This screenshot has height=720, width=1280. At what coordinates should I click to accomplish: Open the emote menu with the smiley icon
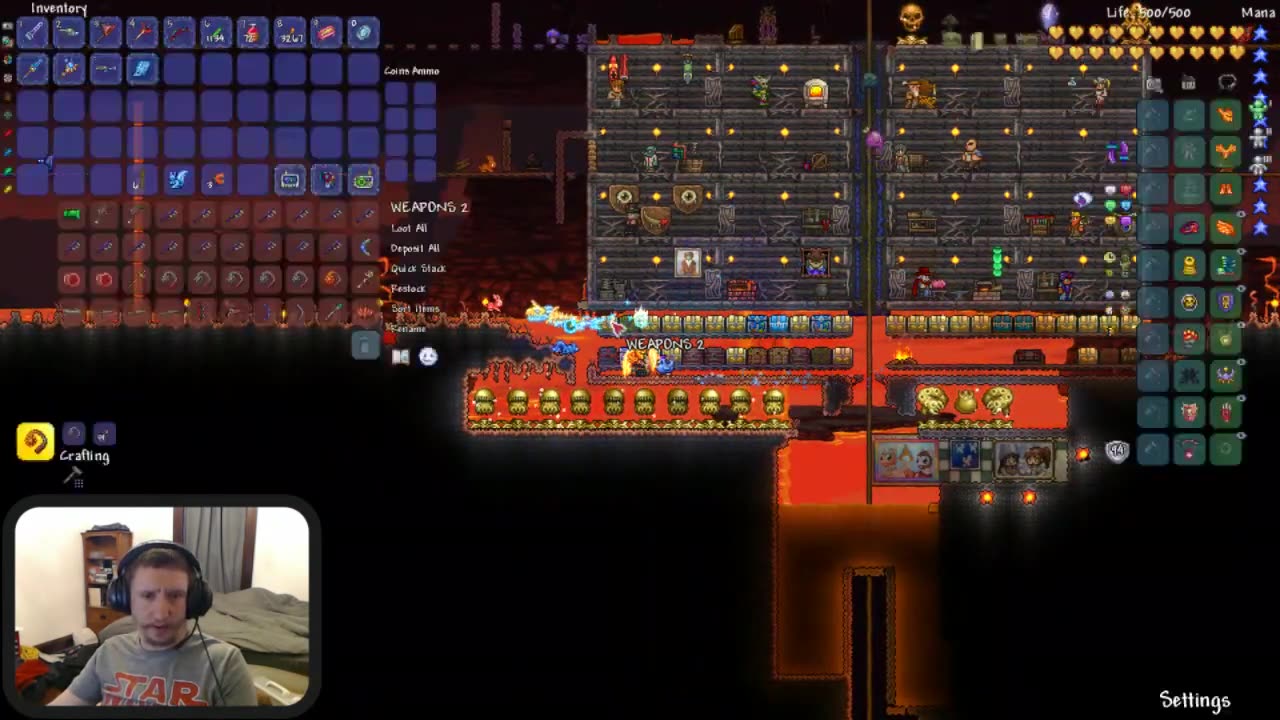coord(427,356)
